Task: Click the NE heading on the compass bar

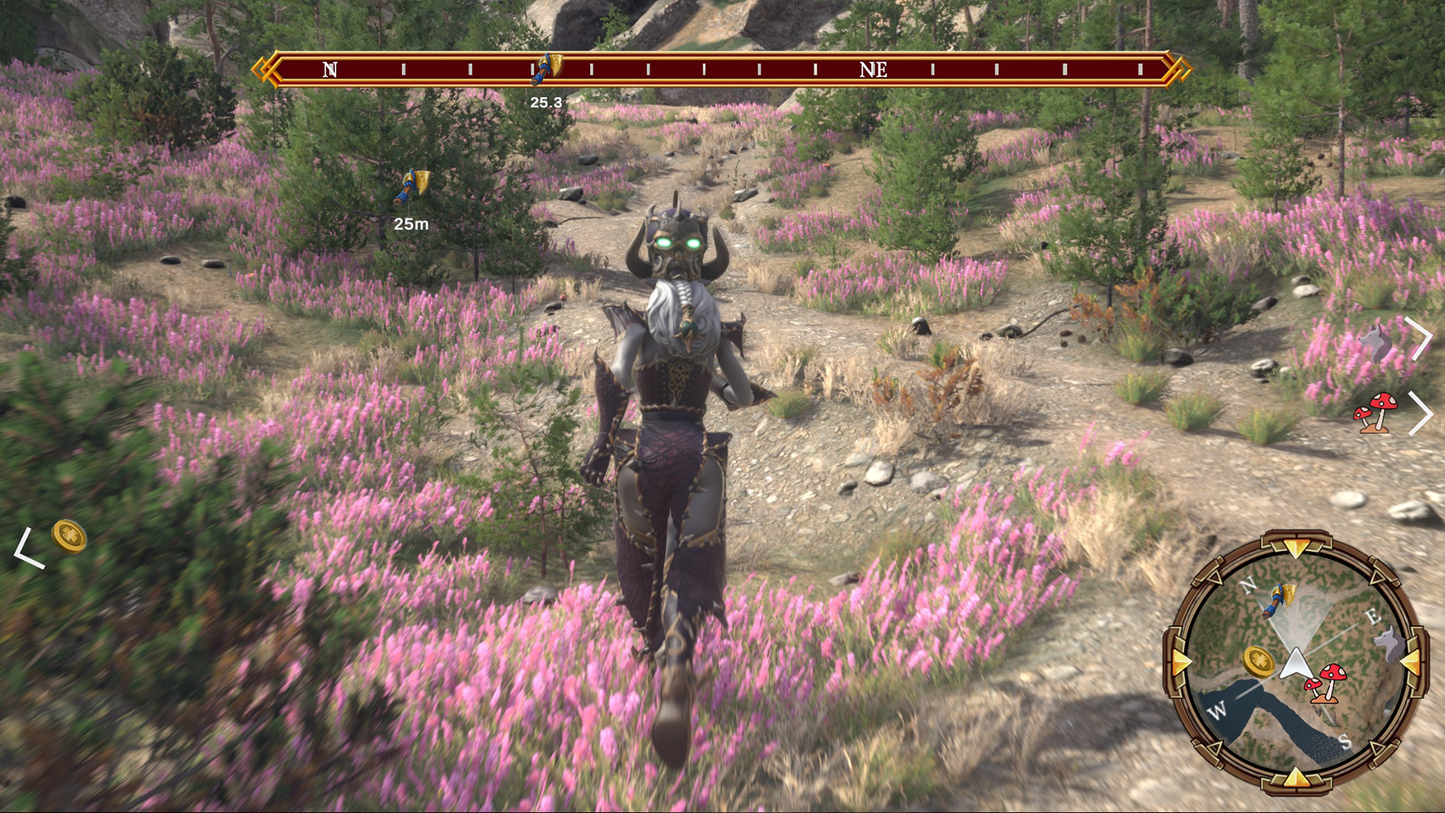Action: coord(873,70)
